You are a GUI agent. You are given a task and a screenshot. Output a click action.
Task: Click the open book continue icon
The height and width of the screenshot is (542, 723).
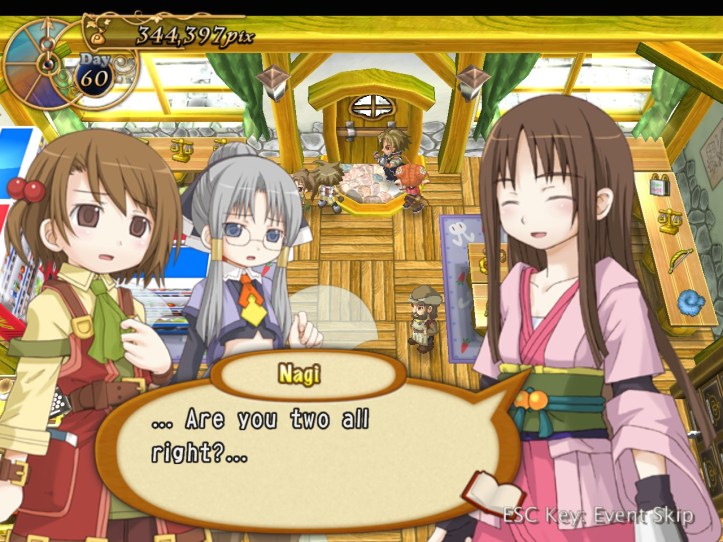coord(495,493)
